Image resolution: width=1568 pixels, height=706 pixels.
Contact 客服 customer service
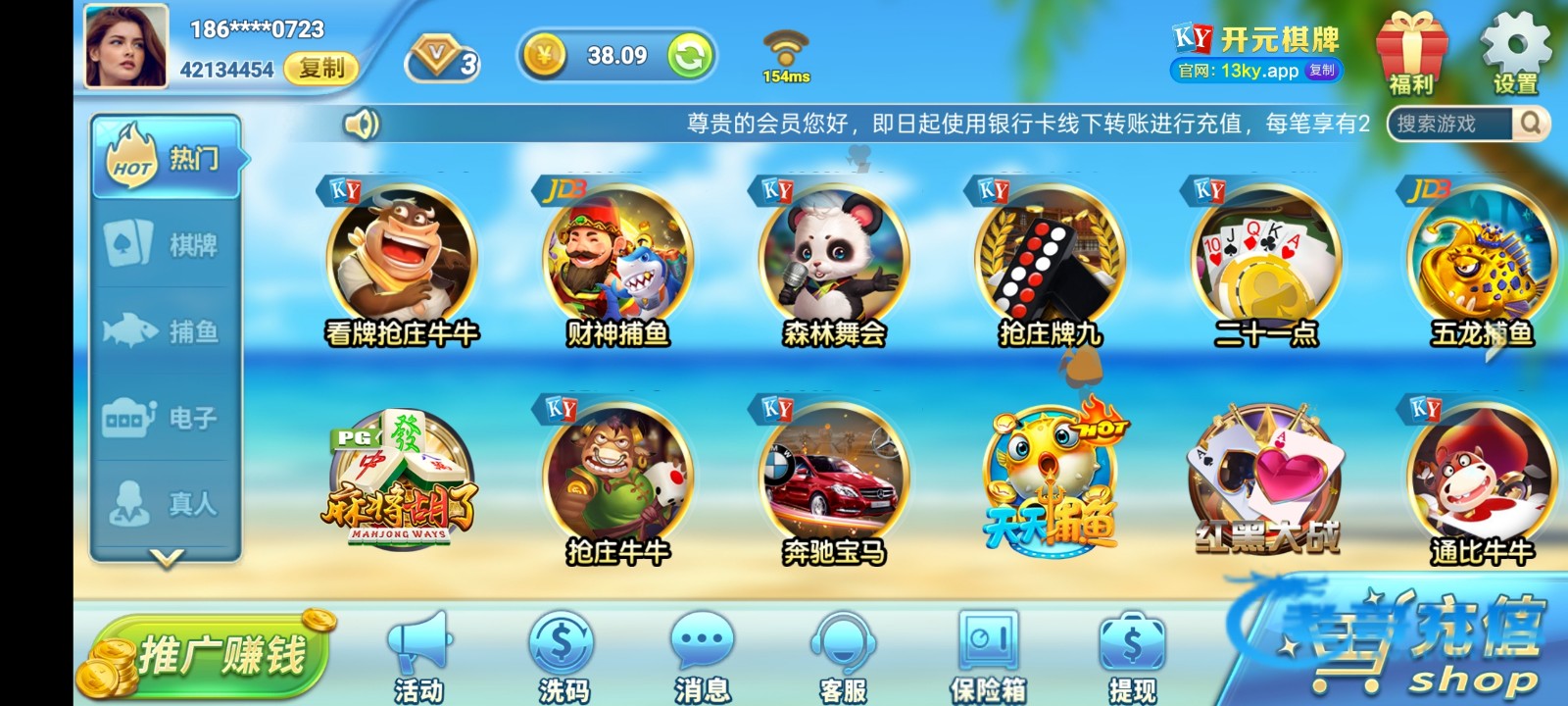pyautogui.click(x=843, y=657)
